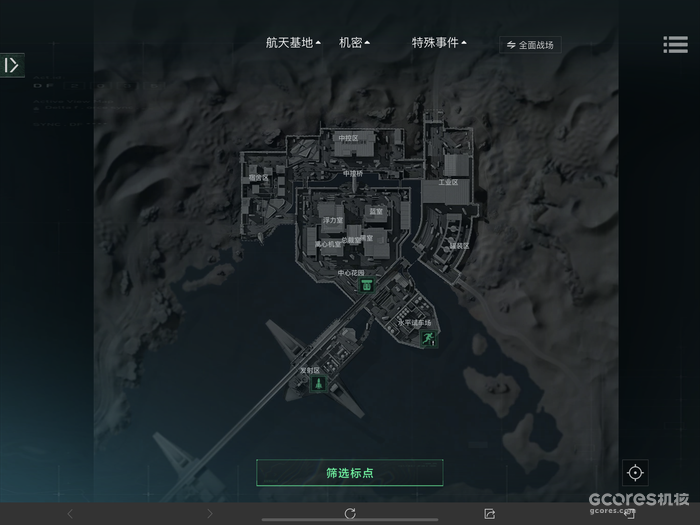Recenter map with the crosshair button
The height and width of the screenshot is (525, 700).
point(635,473)
